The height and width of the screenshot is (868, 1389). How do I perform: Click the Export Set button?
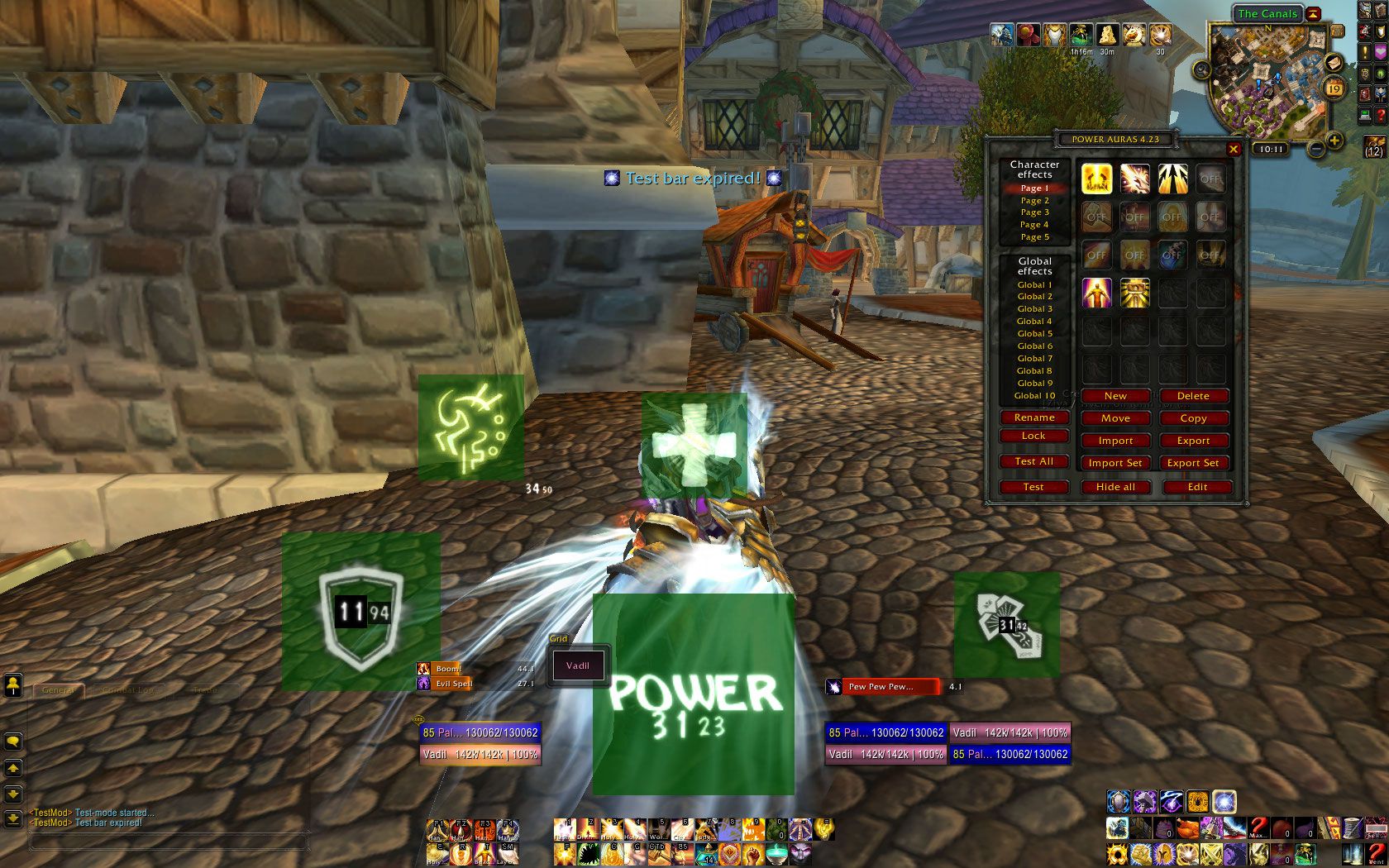[x=1192, y=463]
